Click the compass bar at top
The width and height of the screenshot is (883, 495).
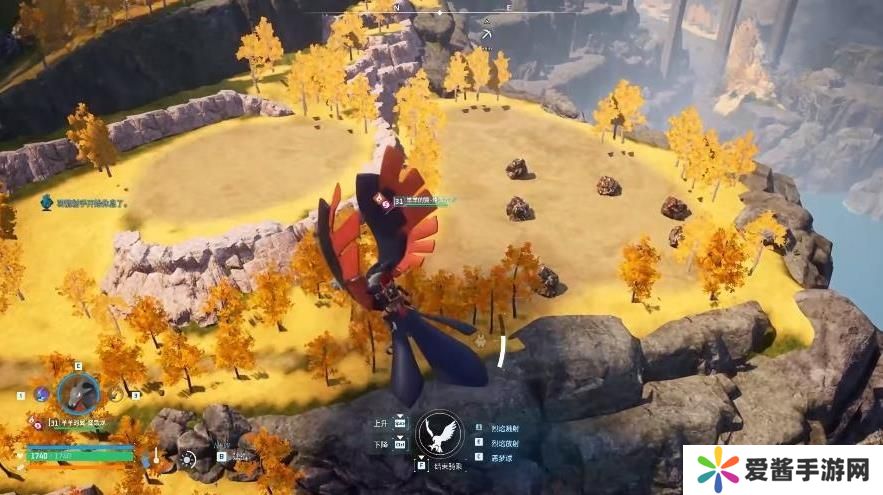[440, 8]
